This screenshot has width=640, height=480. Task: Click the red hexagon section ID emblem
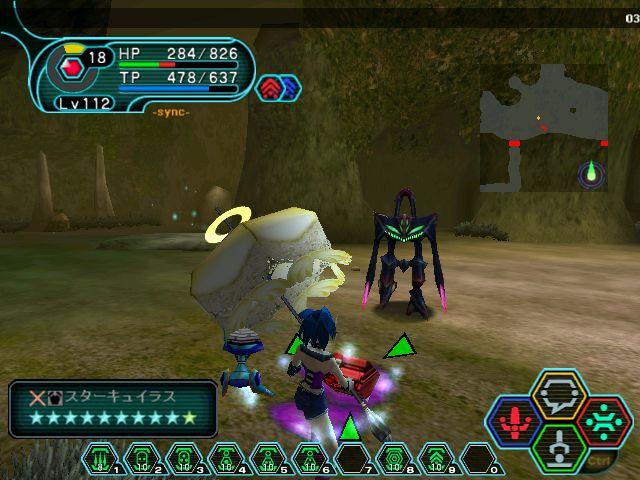[70, 70]
